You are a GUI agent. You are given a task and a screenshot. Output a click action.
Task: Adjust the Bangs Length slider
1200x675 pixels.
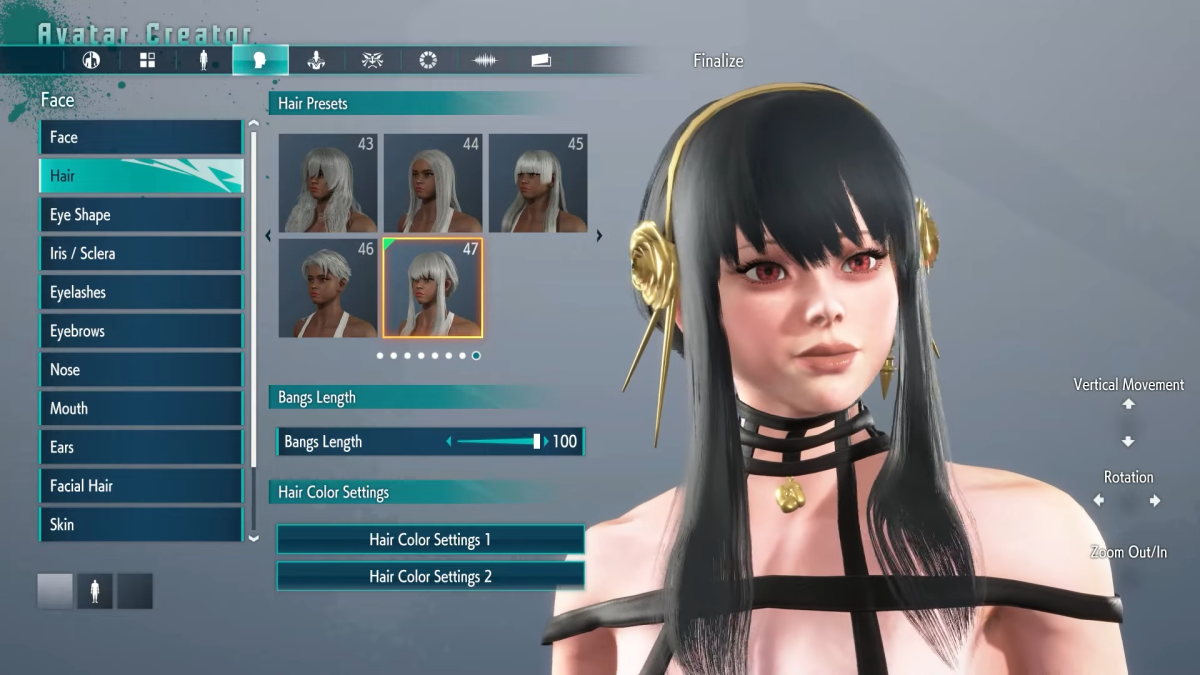tap(537, 442)
